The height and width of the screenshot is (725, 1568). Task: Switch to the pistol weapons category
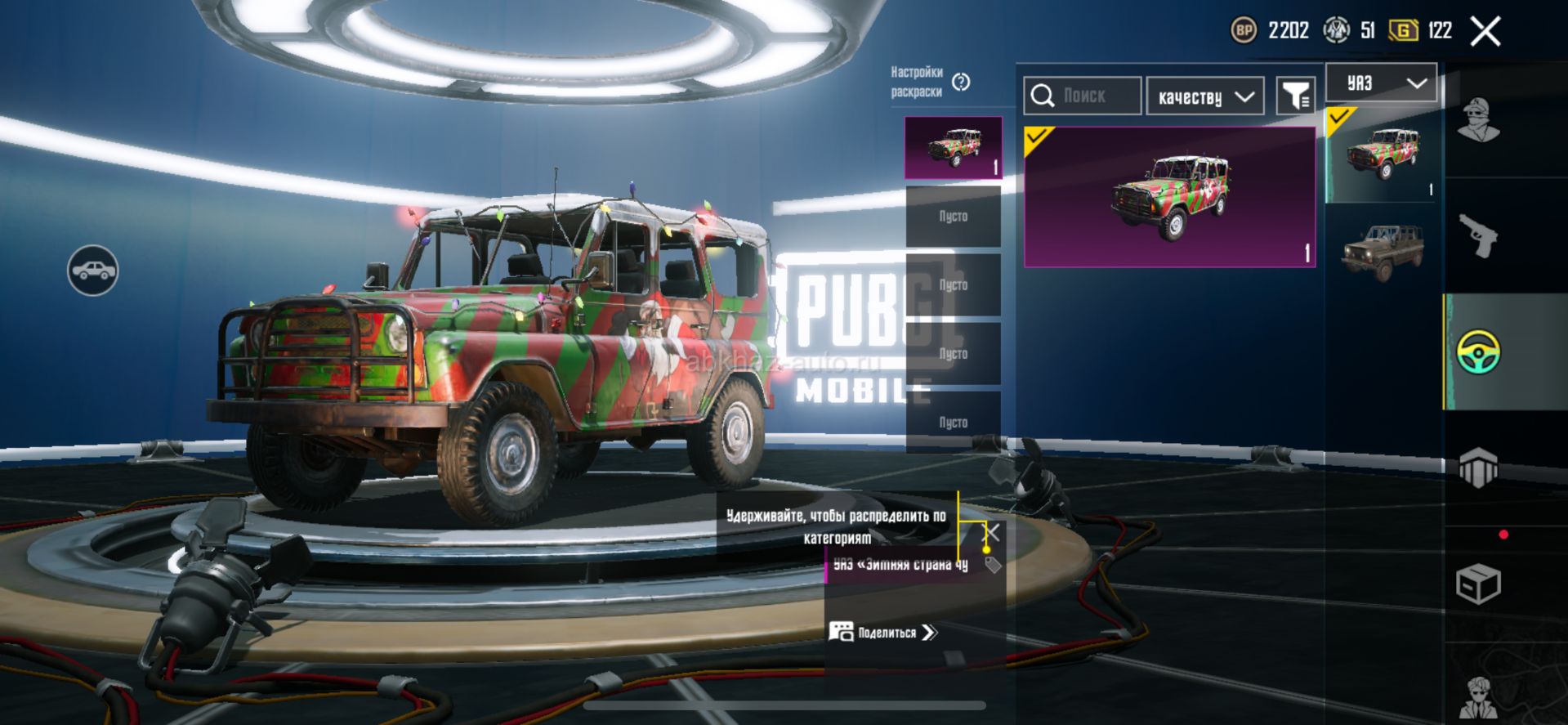(x=1479, y=235)
